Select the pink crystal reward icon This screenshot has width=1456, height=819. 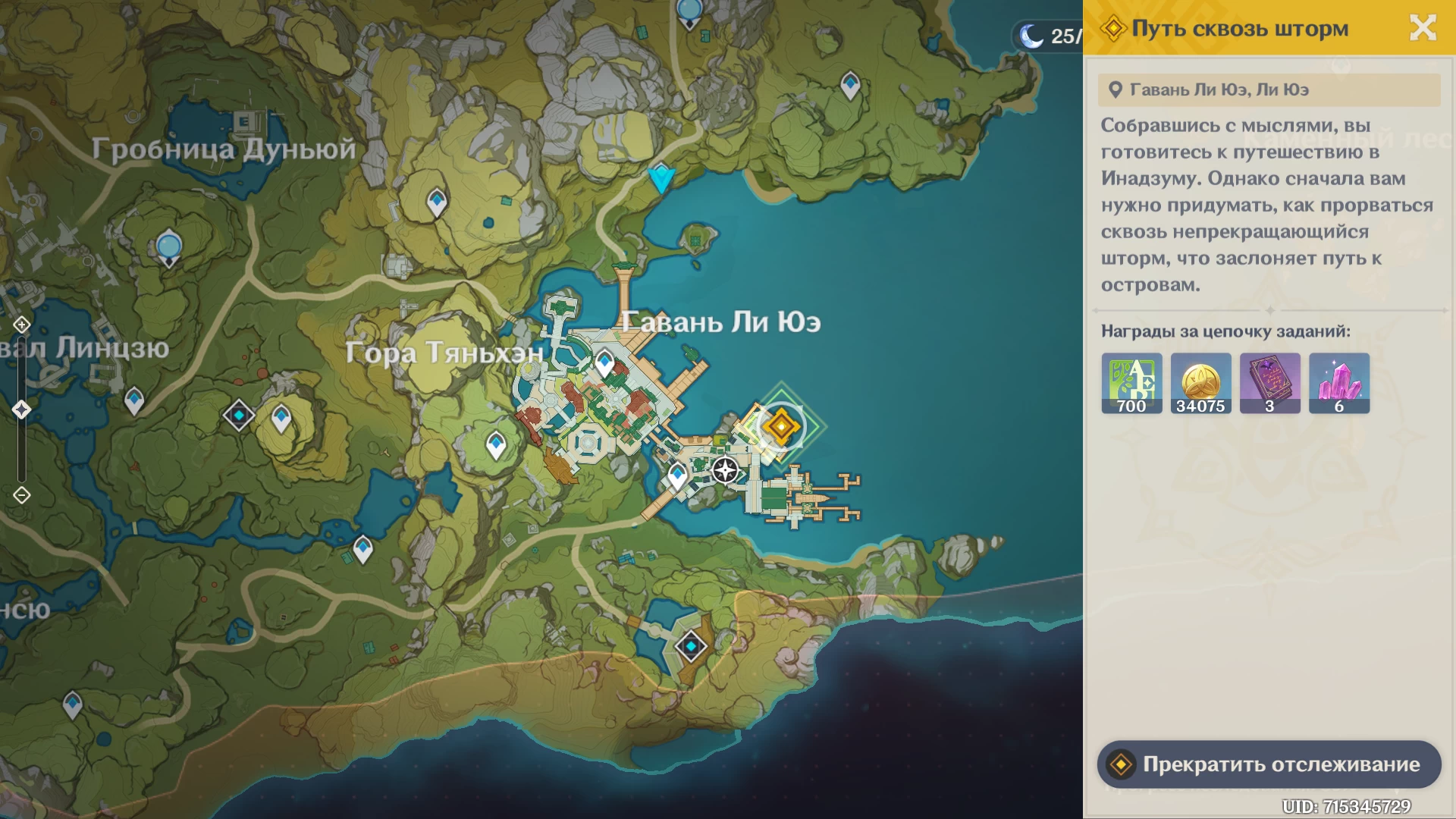[x=1338, y=383]
